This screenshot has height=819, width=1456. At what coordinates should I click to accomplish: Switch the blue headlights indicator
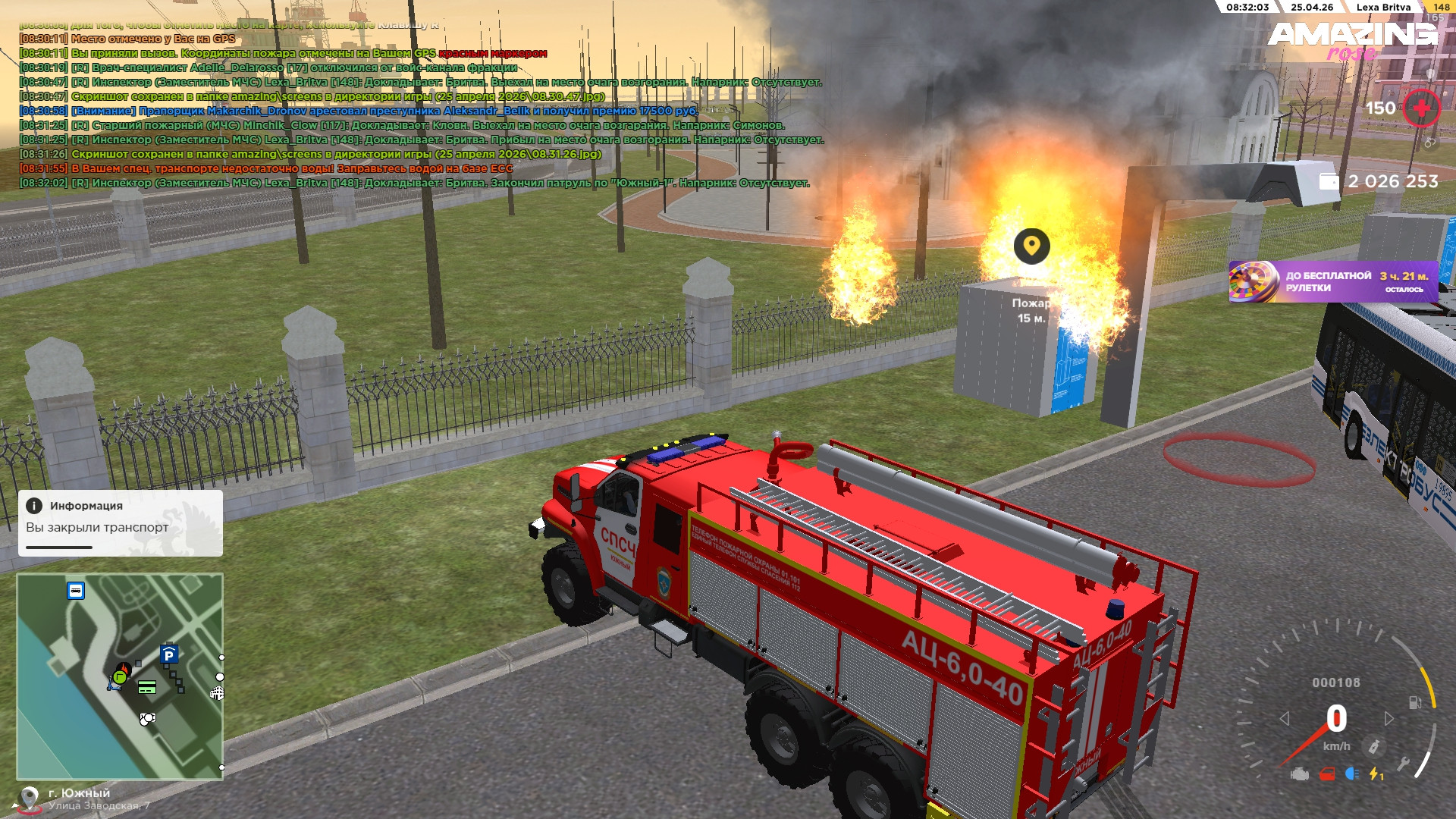coord(1351,773)
